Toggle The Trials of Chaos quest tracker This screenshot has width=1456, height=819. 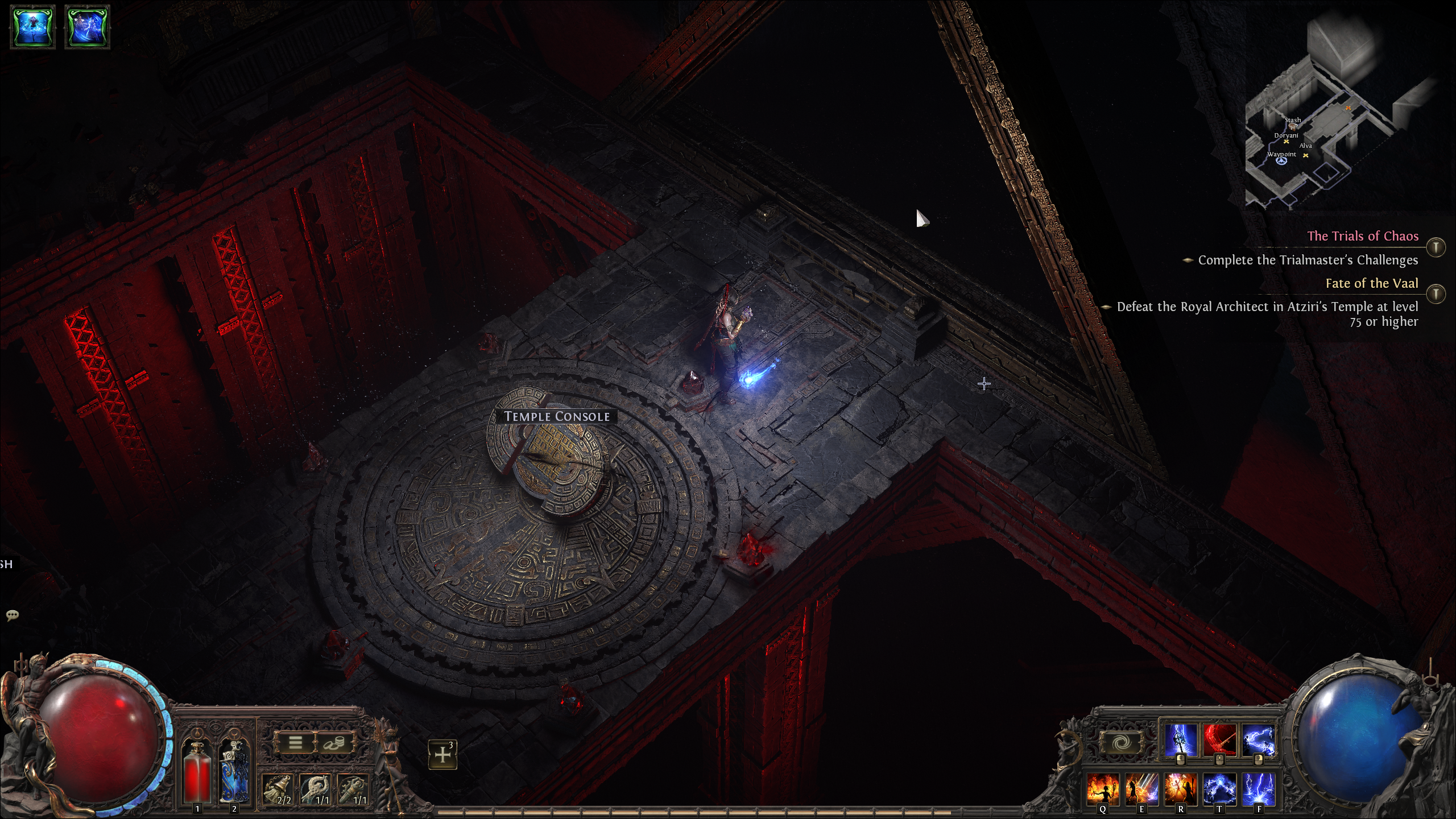(1436, 247)
